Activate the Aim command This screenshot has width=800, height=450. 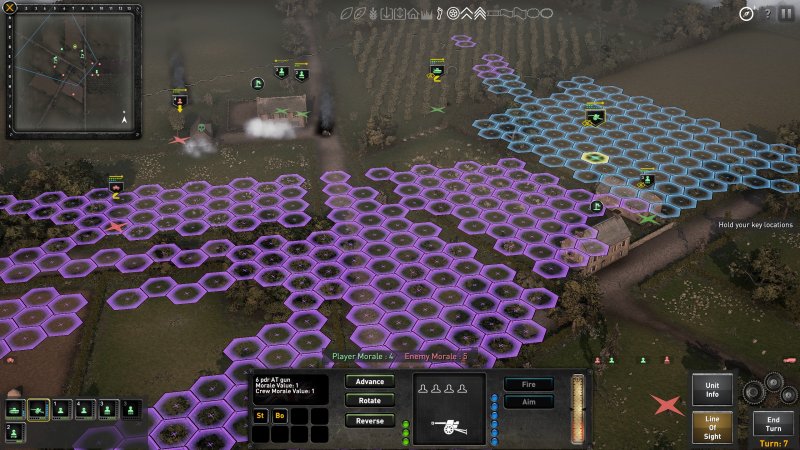point(529,402)
